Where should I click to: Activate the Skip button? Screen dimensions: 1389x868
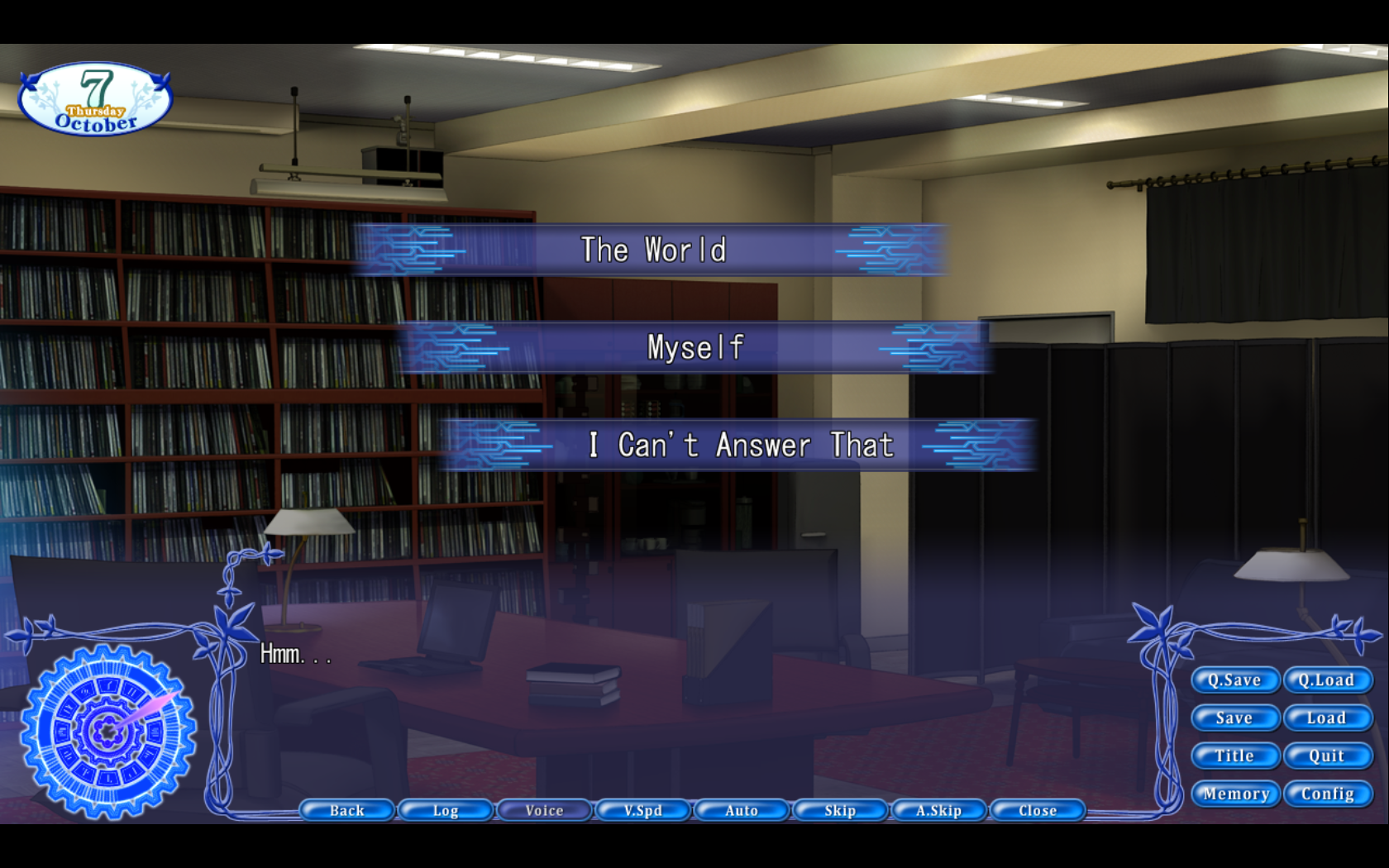(x=840, y=811)
